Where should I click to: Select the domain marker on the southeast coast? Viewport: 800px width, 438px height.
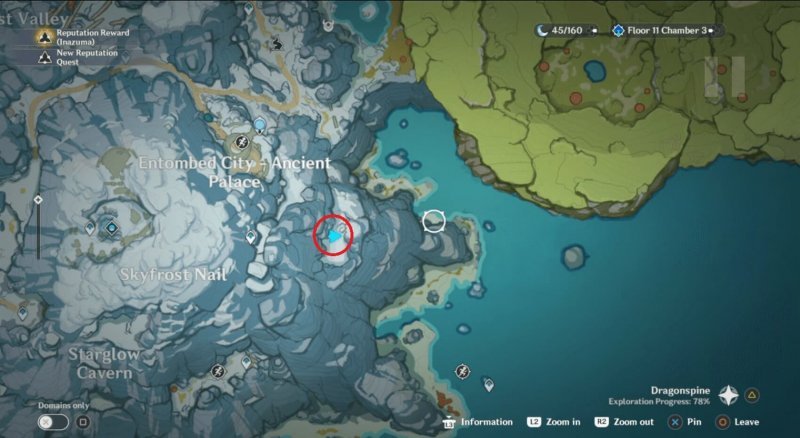(x=462, y=371)
